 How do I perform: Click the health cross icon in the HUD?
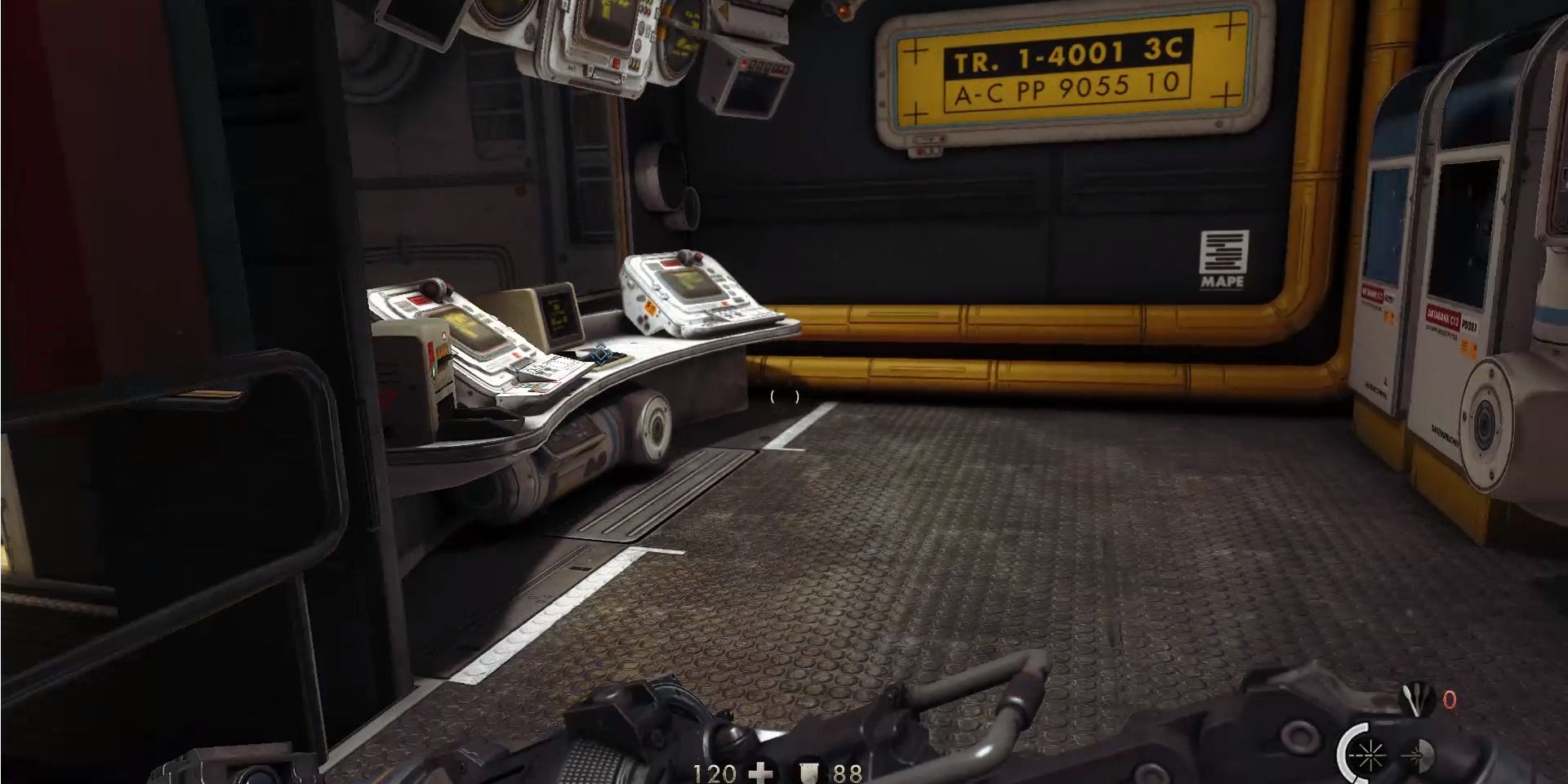tap(760, 770)
